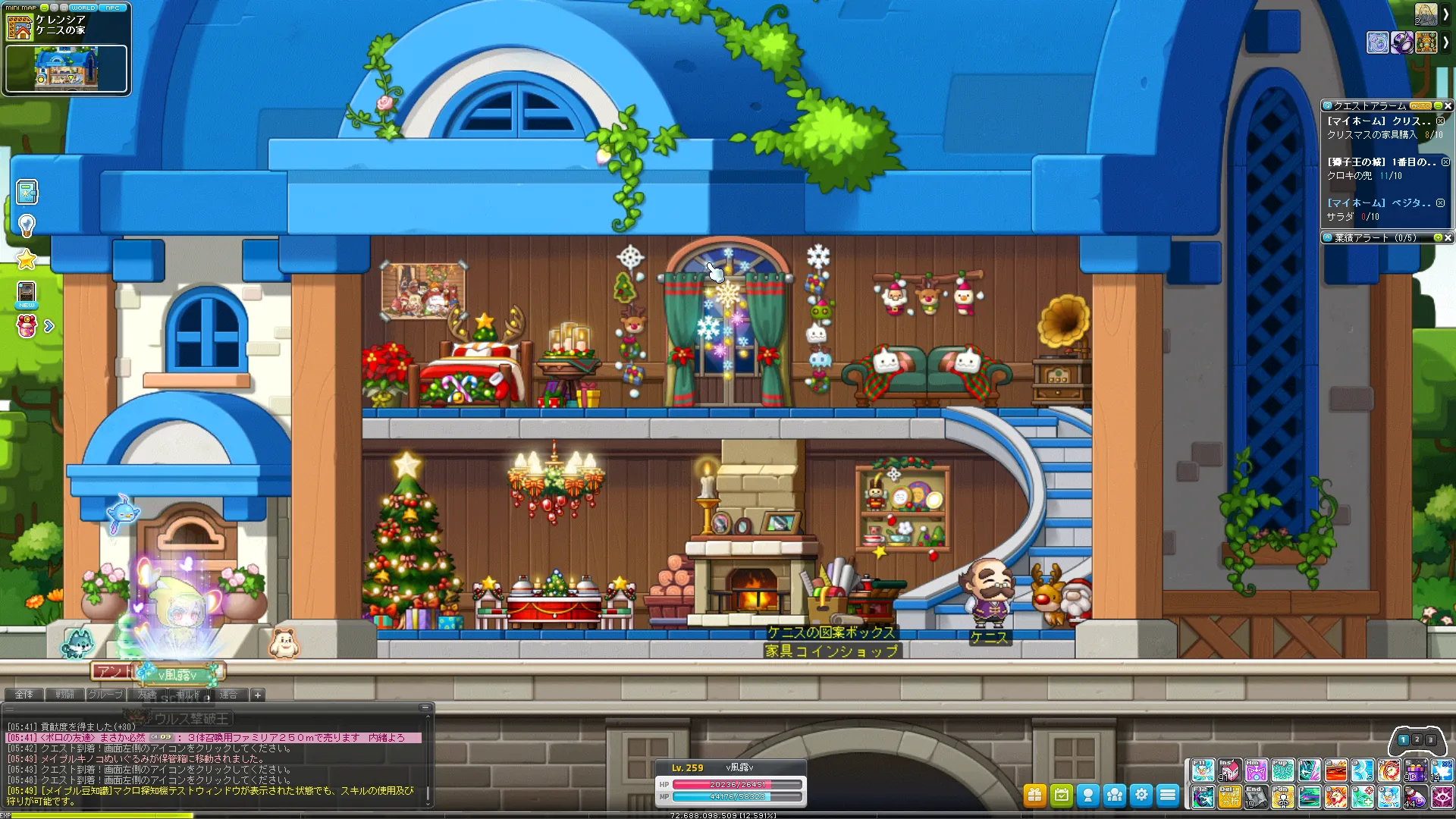This screenshot has width=1456, height=819.
Task: Toggle the quest alarm AUTO button
Action: click(1420, 106)
